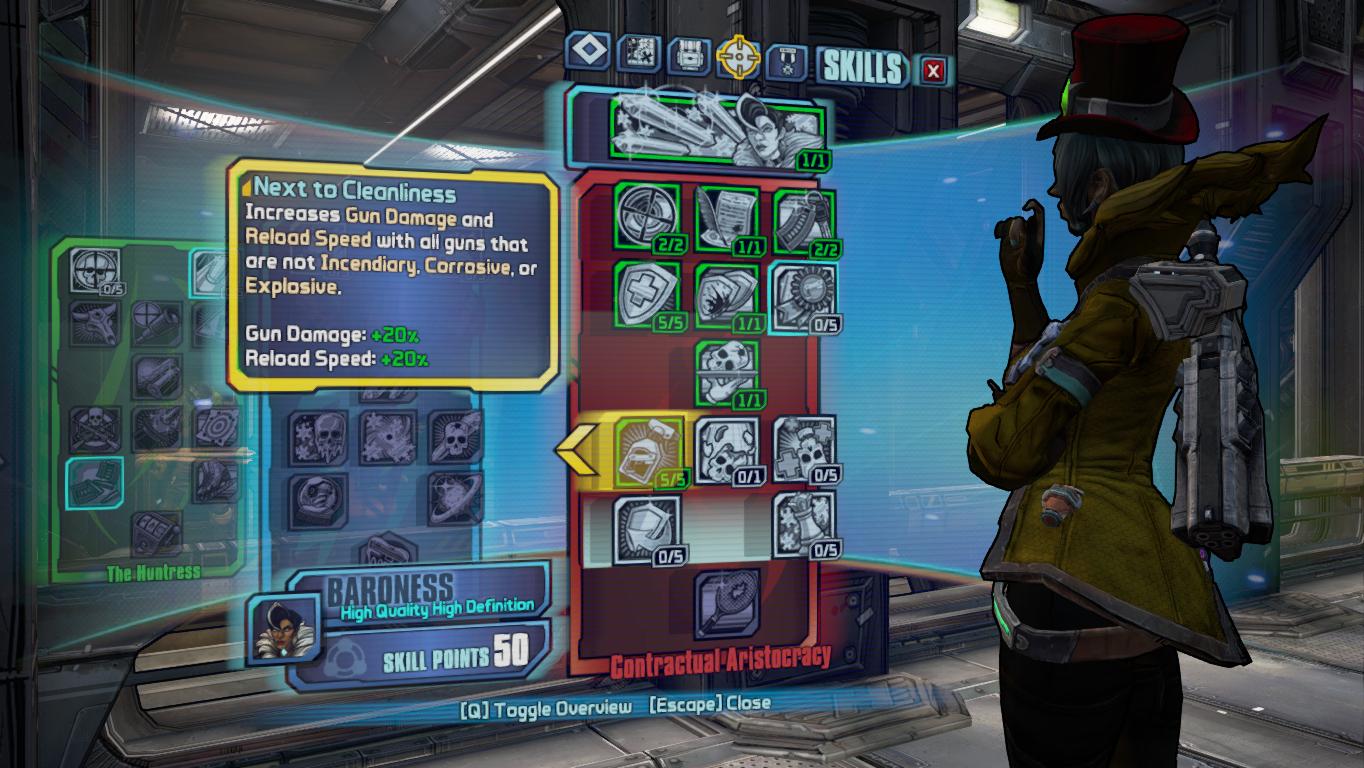Add a point to the ribbon rosette skill
The image size is (1364, 768).
[804, 297]
